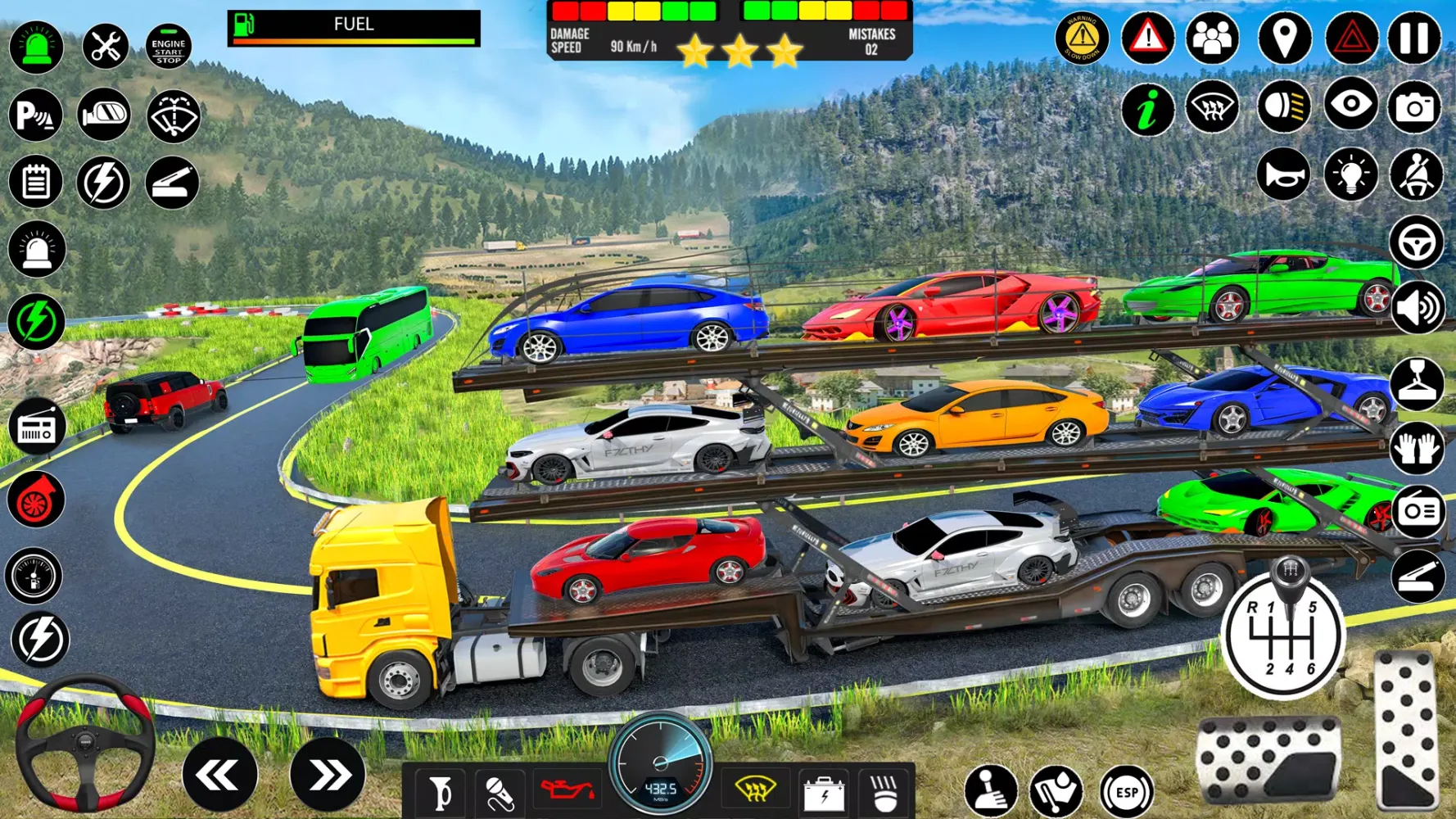Toggle the hazard warning lights
This screenshot has height=819, width=1456.
click(1352, 38)
